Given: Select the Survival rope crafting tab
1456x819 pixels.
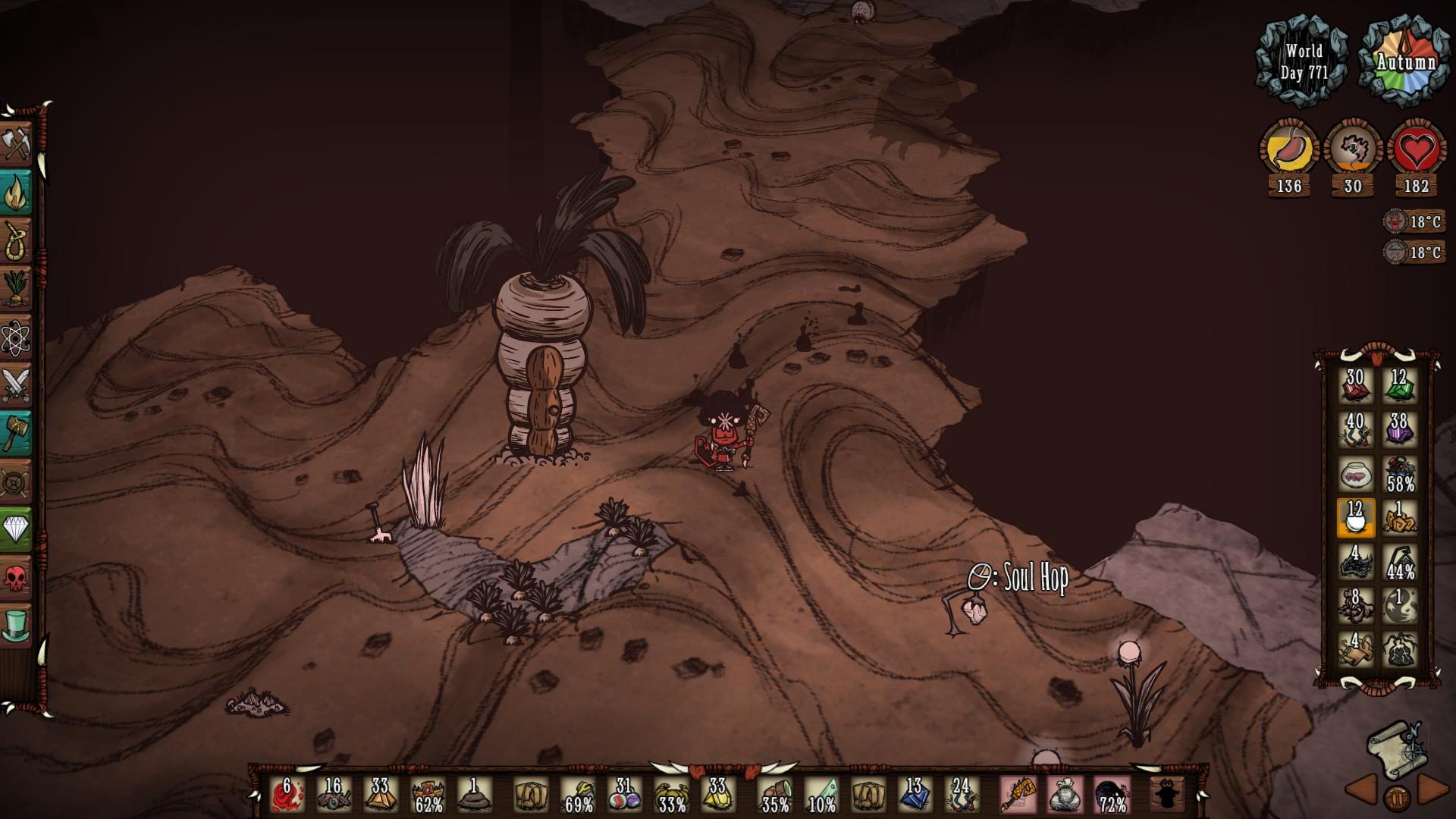Looking at the screenshot, I should 17,240.
